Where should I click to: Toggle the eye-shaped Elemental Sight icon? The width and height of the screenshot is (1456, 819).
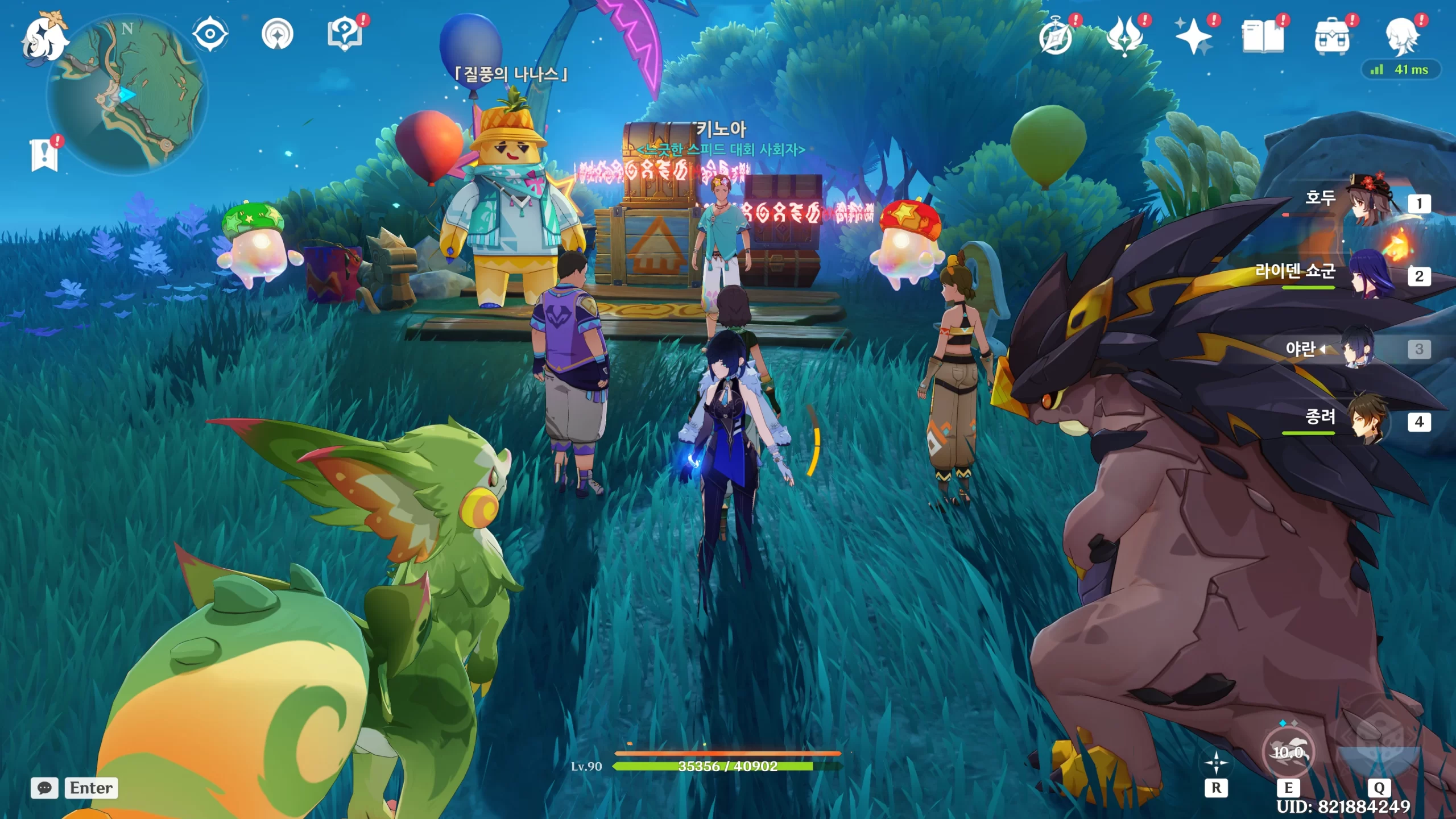pos(210,34)
